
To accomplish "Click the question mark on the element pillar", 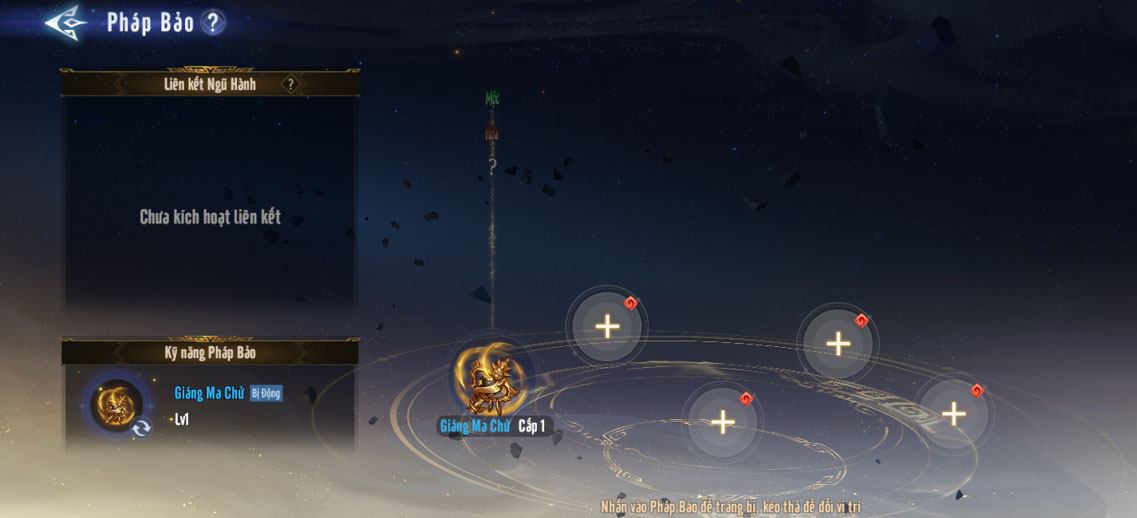I will (x=492, y=167).
